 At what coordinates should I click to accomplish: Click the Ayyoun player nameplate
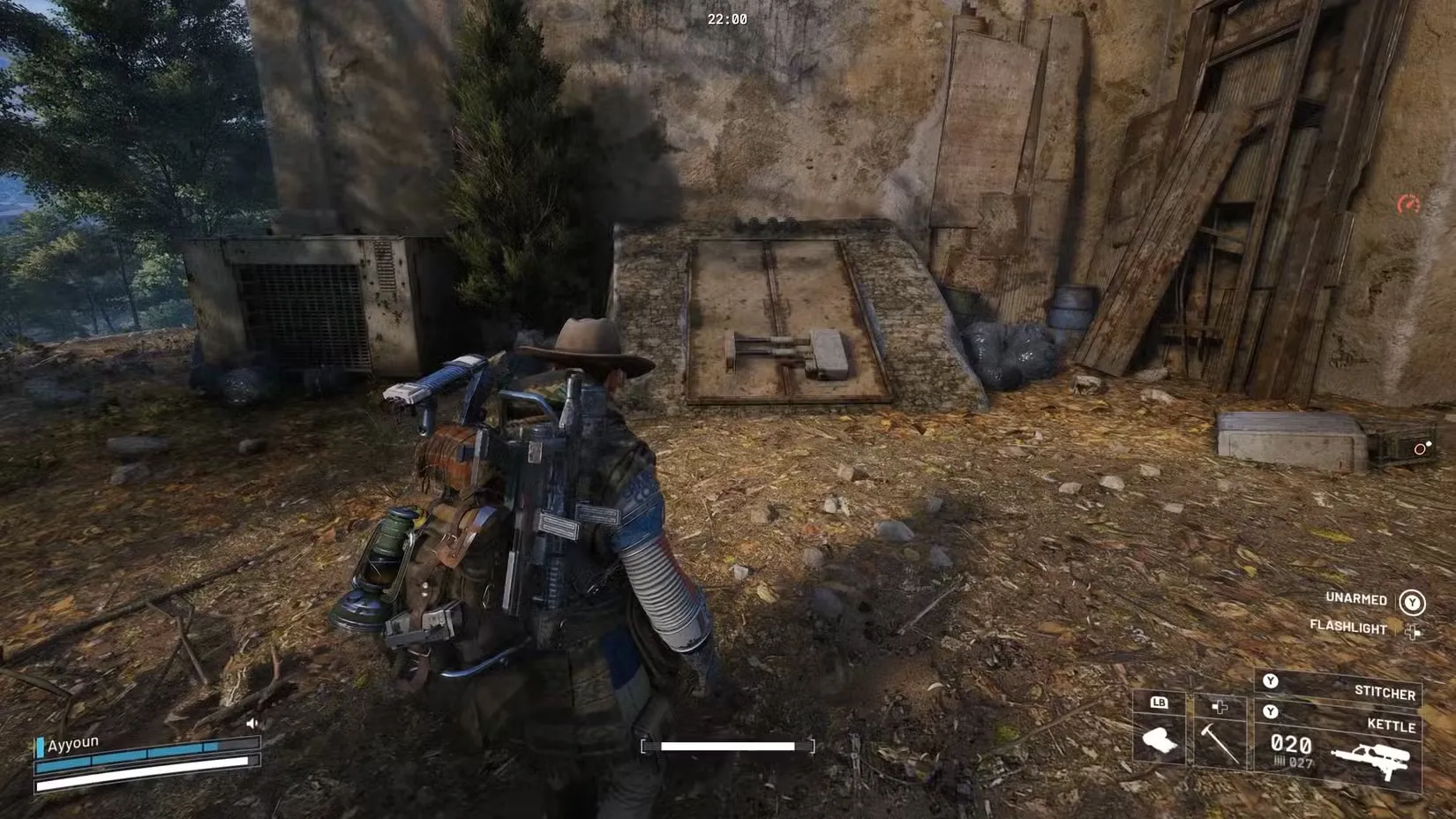[75, 743]
